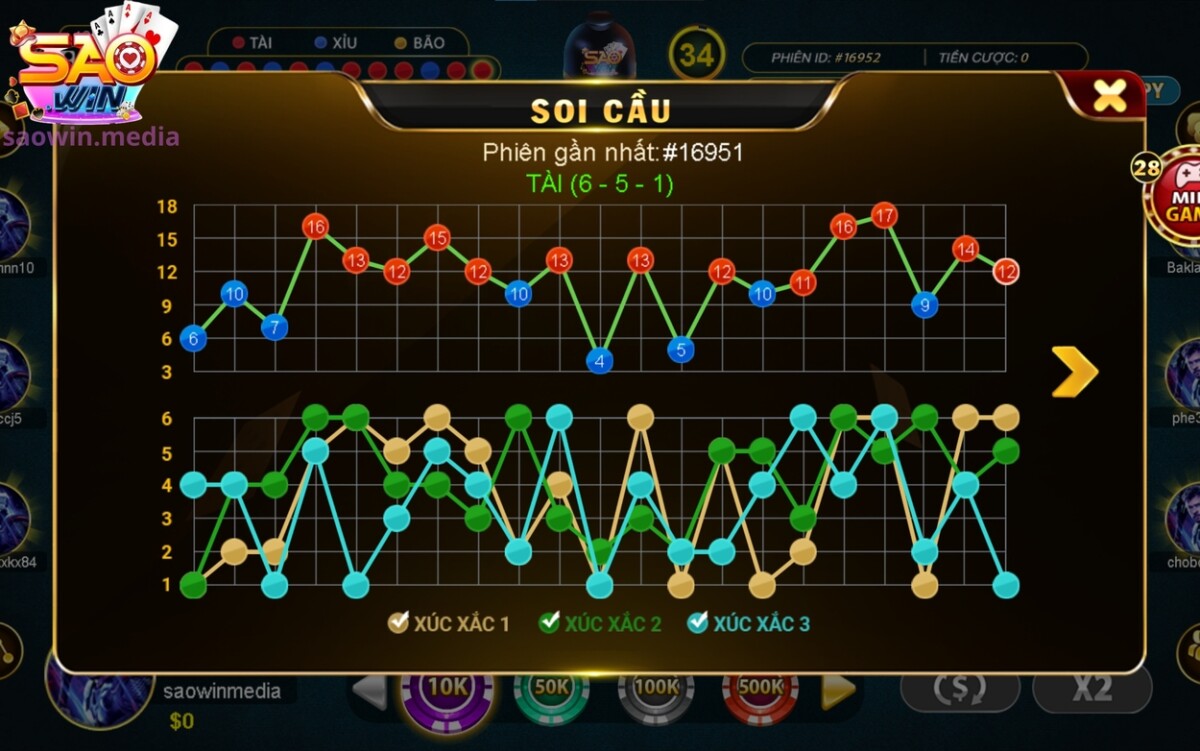This screenshot has width=1200, height=751.
Task: Click the dollar sign bet button
Action: (959, 688)
